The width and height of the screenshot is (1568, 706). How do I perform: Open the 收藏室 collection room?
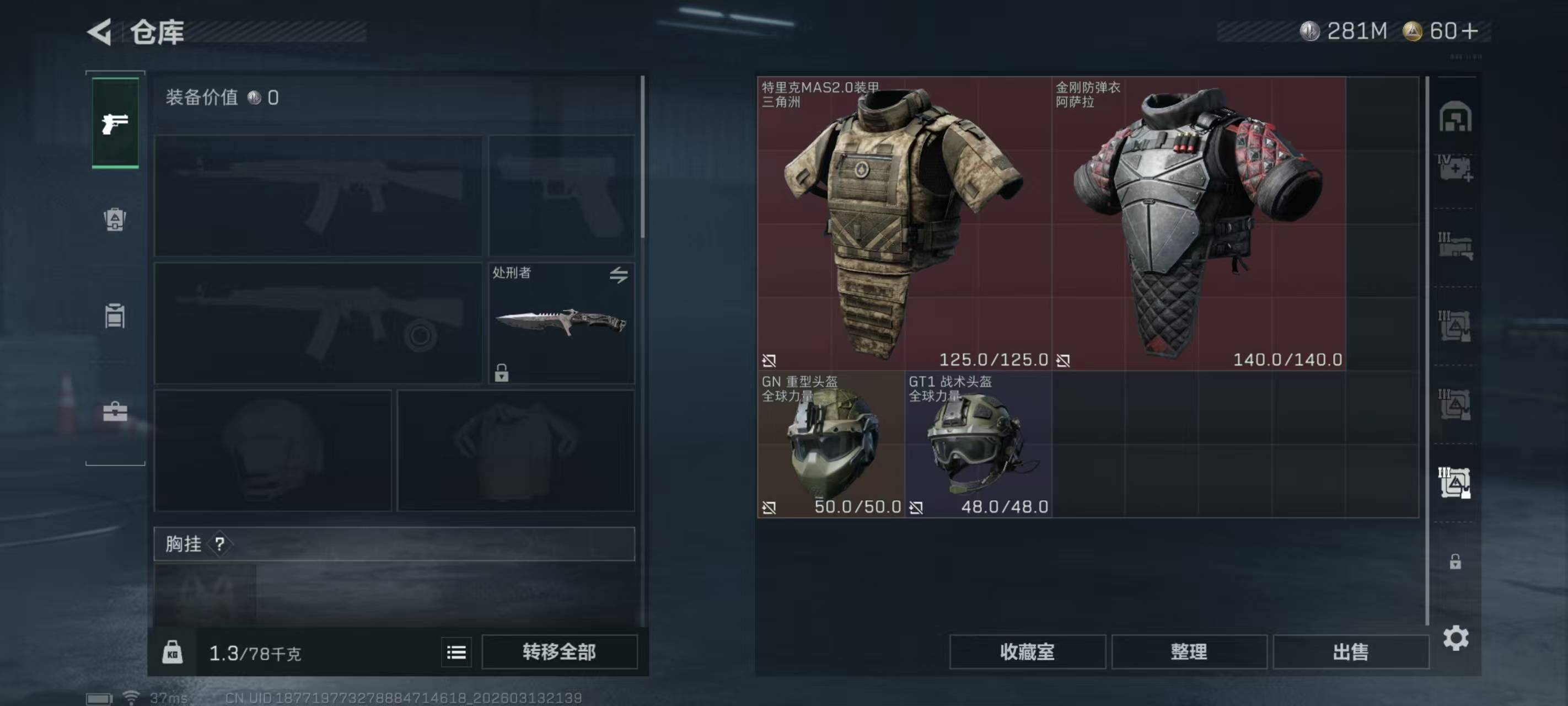(1027, 652)
